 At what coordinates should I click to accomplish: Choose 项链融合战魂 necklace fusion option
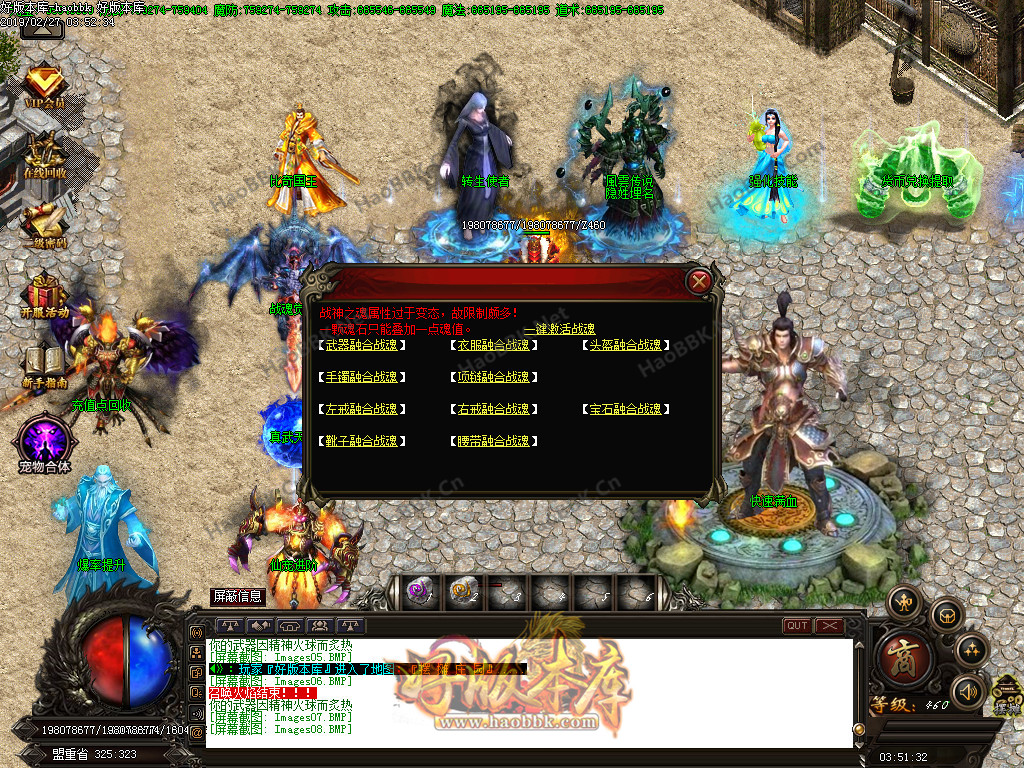[493, 377]
